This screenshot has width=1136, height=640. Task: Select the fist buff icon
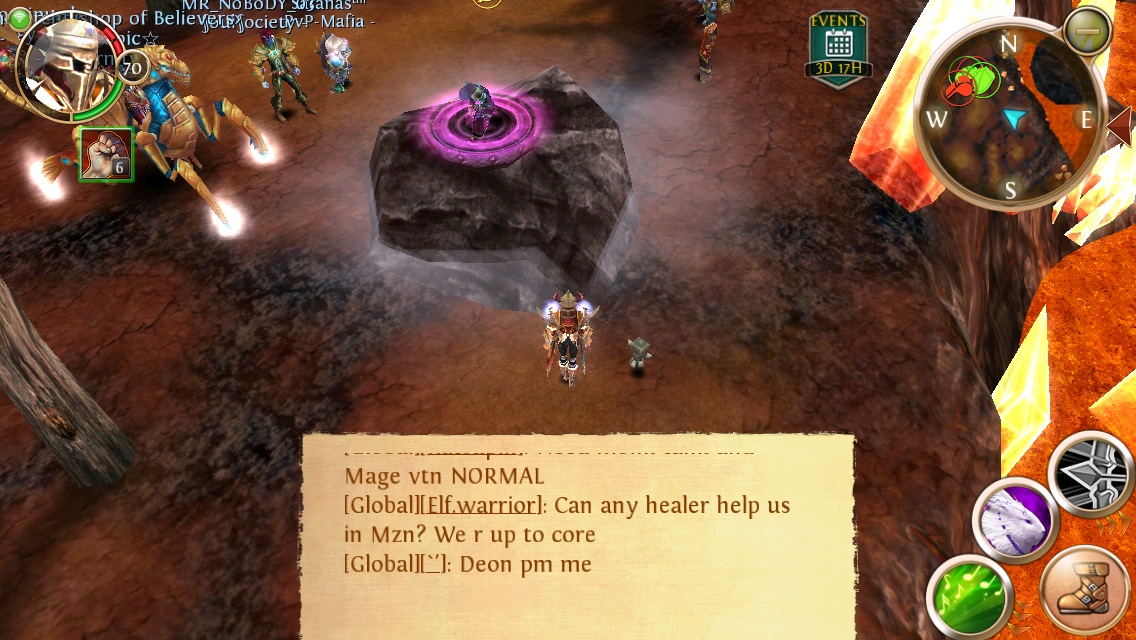coord(106,155)
